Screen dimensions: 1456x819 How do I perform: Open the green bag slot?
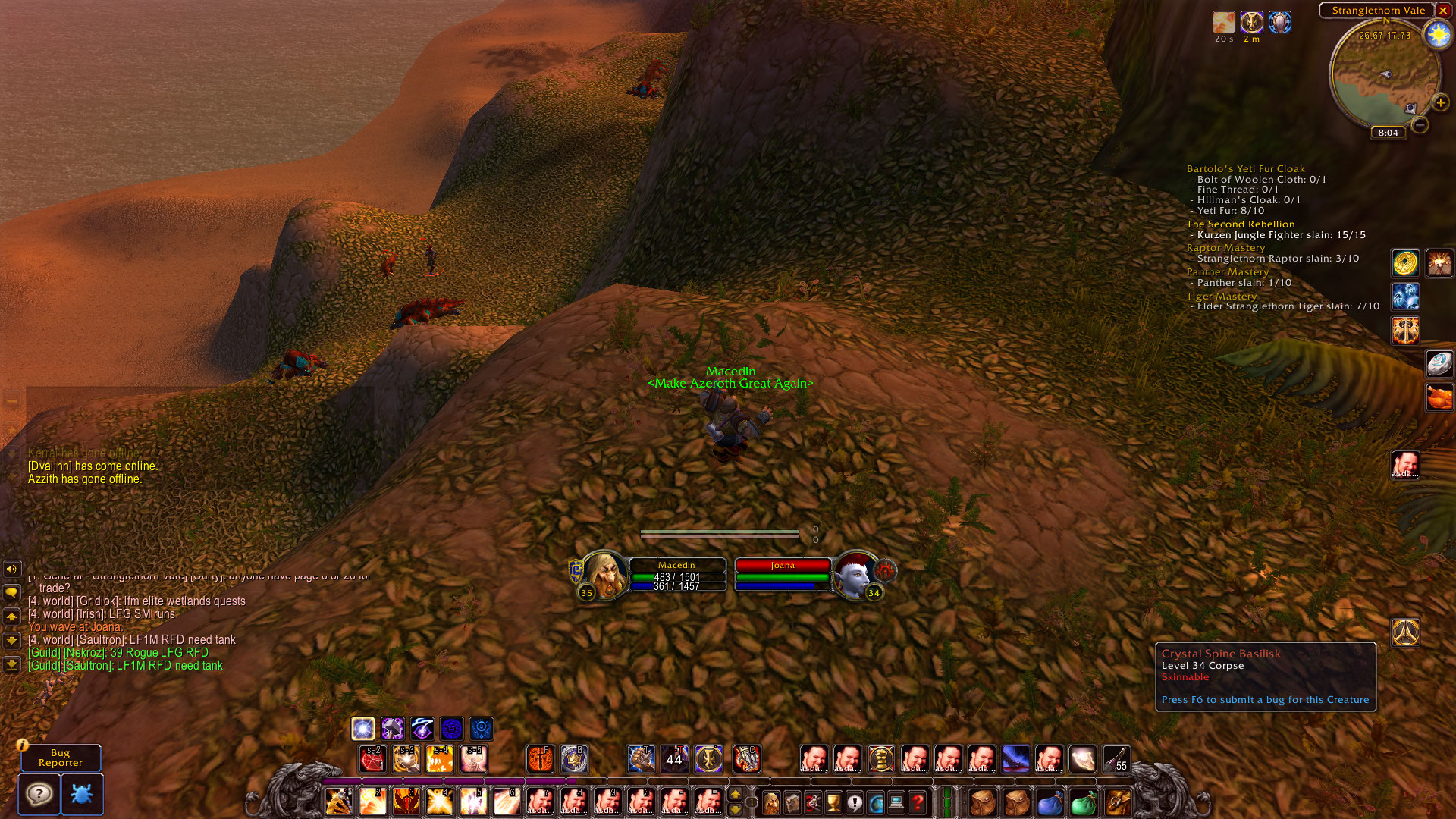tap(1084, 802)
